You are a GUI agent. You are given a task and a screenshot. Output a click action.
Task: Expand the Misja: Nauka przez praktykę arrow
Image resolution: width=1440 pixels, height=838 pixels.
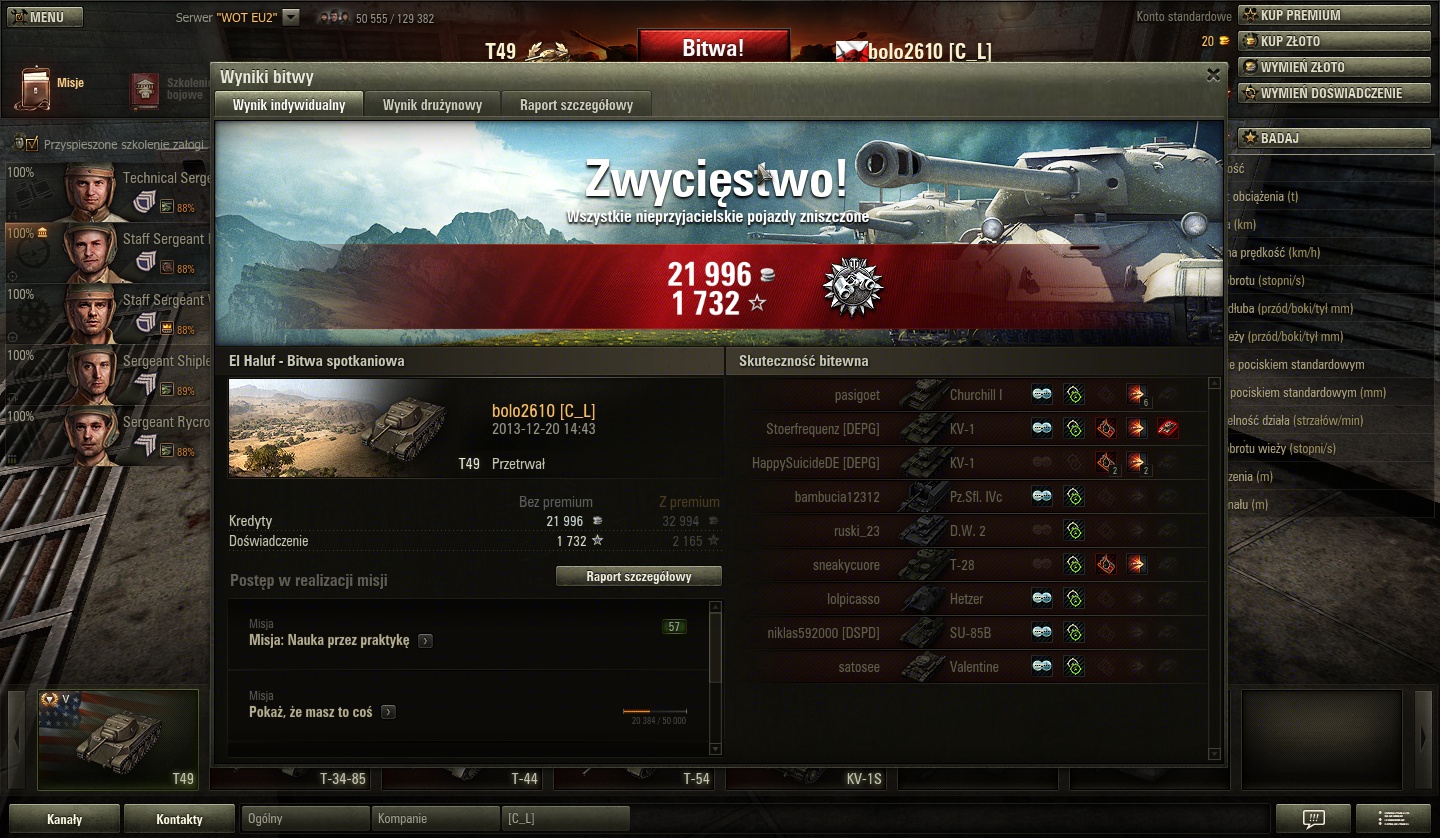426,641
